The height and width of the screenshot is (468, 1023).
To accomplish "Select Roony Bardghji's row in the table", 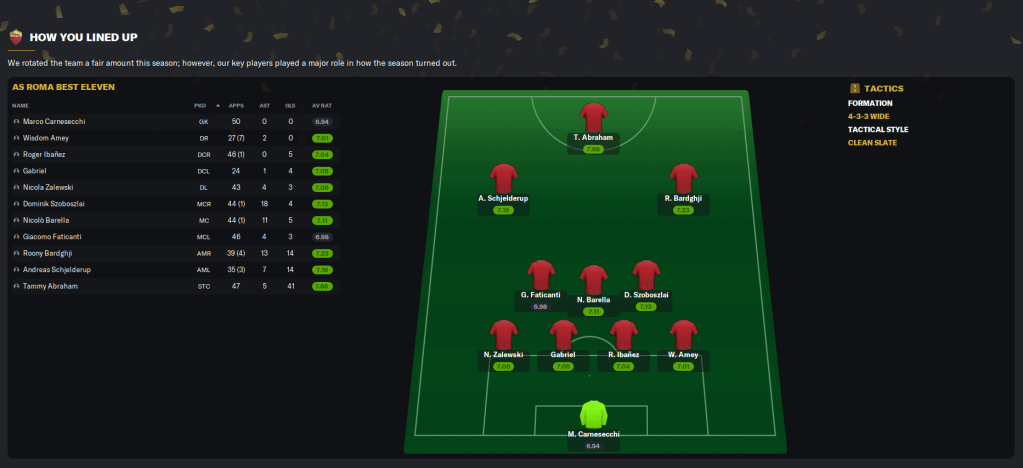I will click(47, 253).
